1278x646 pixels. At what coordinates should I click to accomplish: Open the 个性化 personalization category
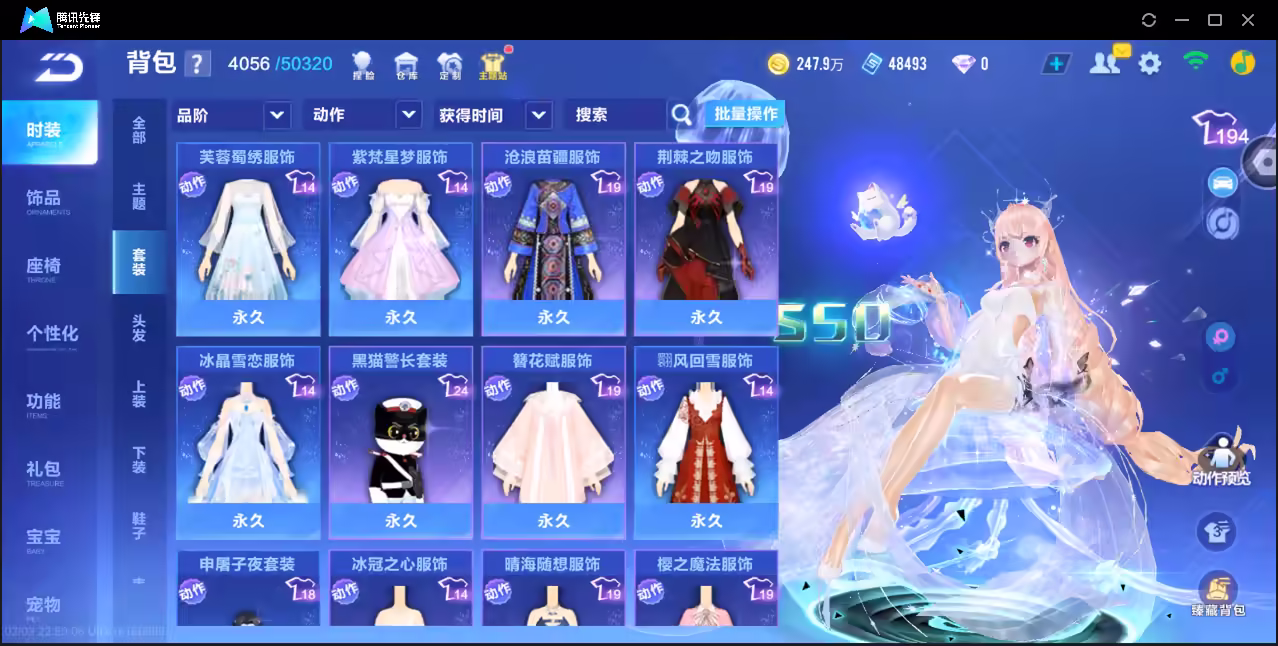coord(52,334)
